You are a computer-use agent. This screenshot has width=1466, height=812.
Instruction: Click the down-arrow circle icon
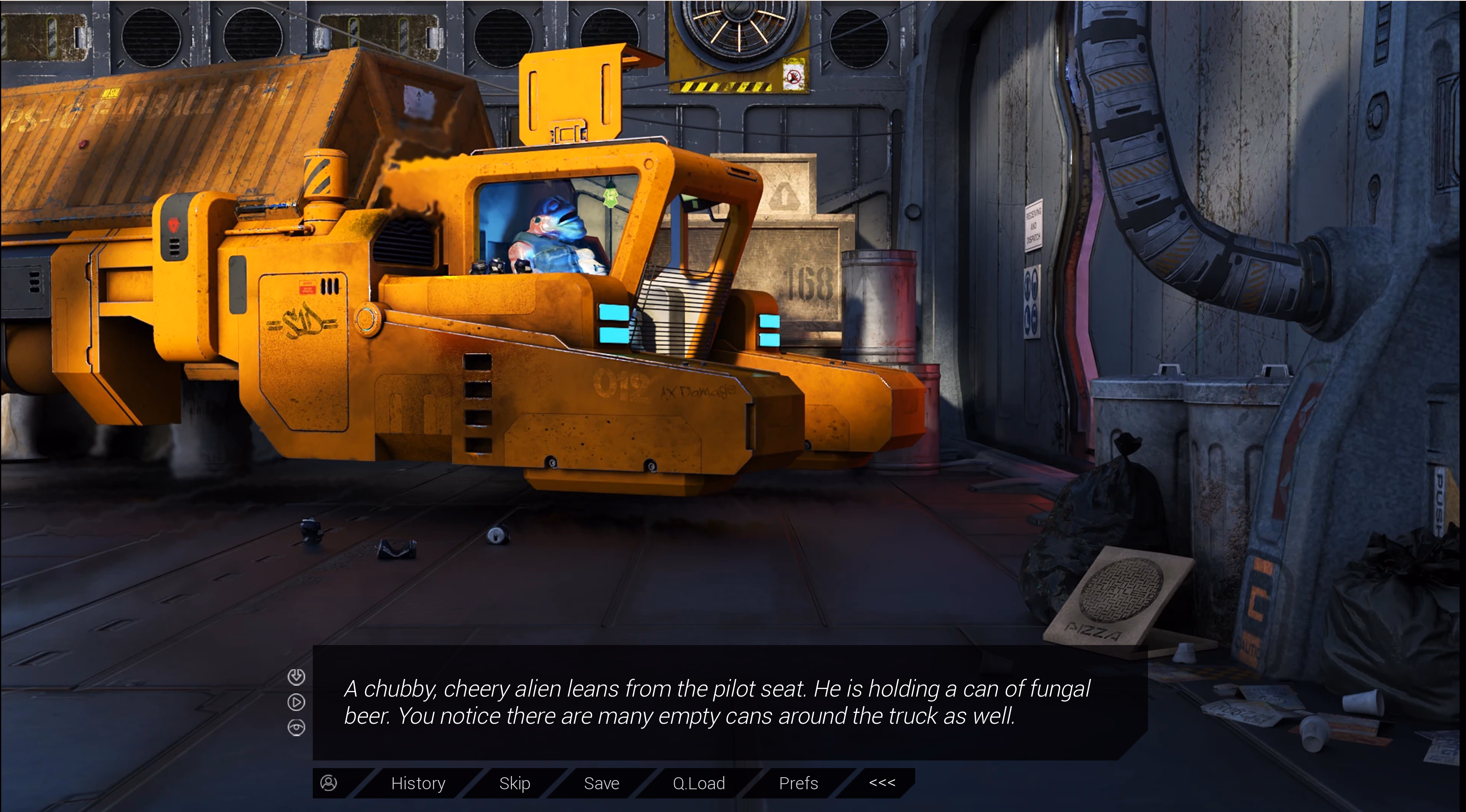coord(296,677)
